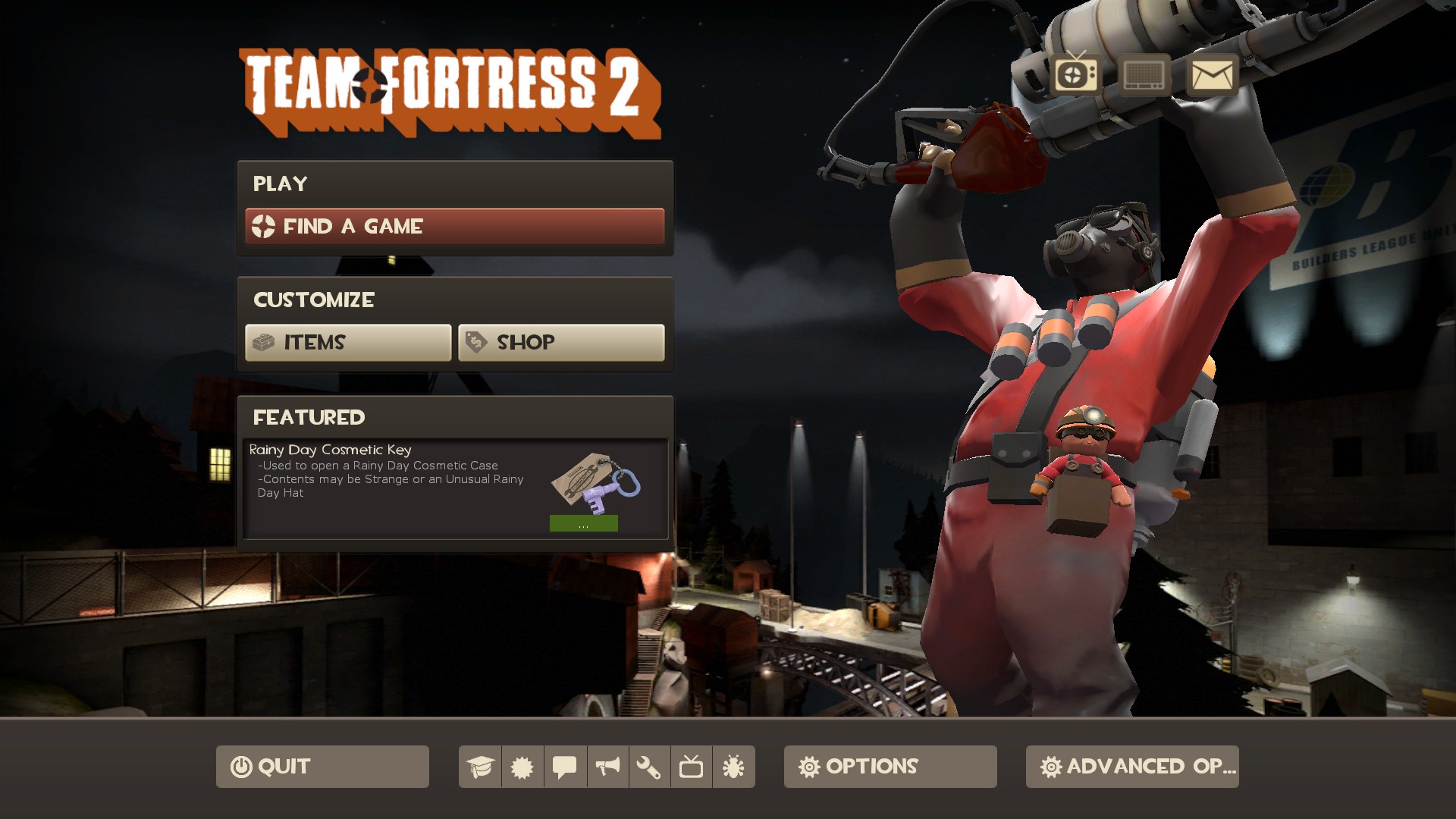Open the comments speech bubble icon
Viewport: 1456px width, 819px height.
pyautogui.click(x=565, y=767)
